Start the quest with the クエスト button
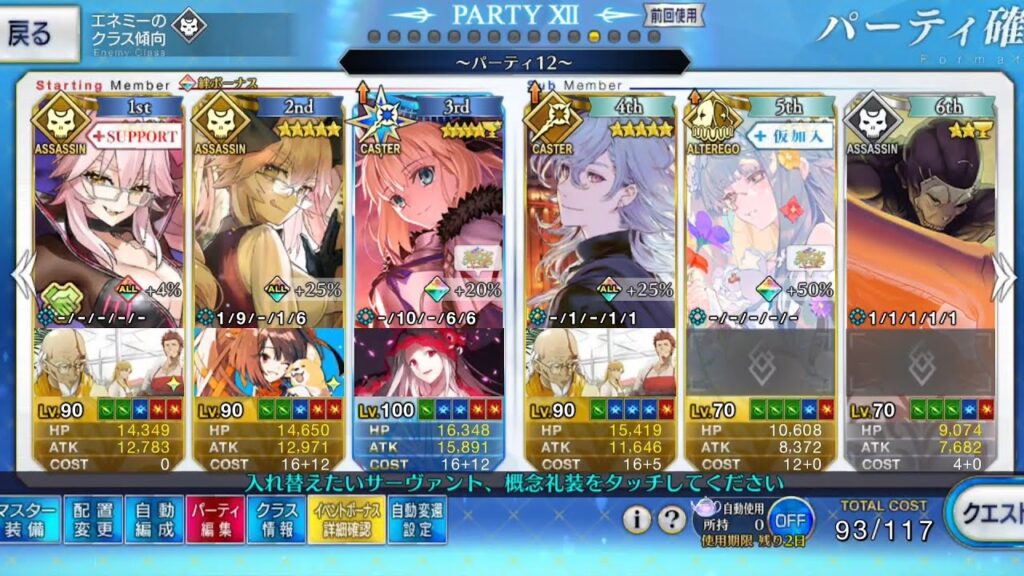 (x=988, y=513)
